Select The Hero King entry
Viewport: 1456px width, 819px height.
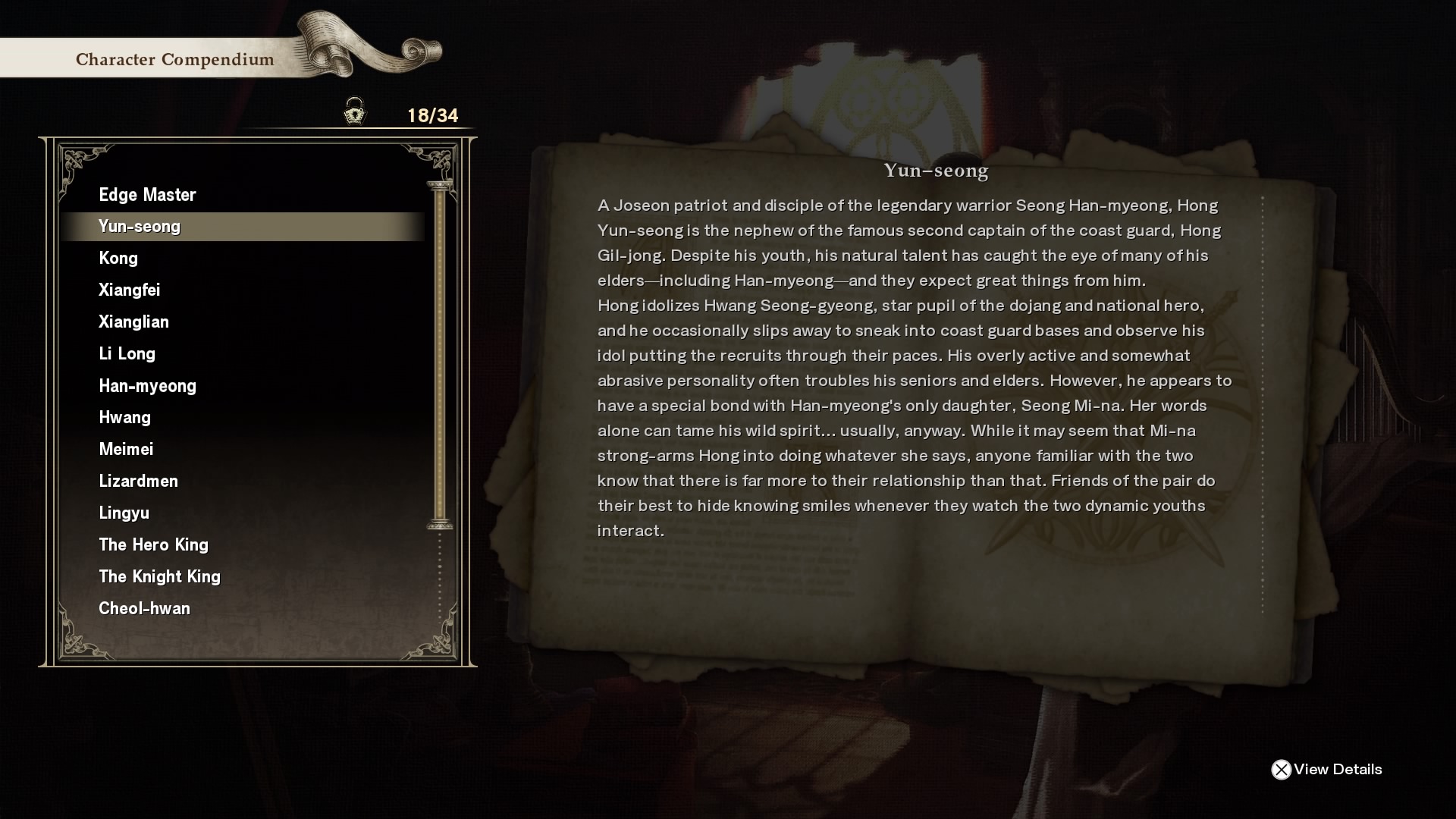pyautogui.click(x=153, y=545)
